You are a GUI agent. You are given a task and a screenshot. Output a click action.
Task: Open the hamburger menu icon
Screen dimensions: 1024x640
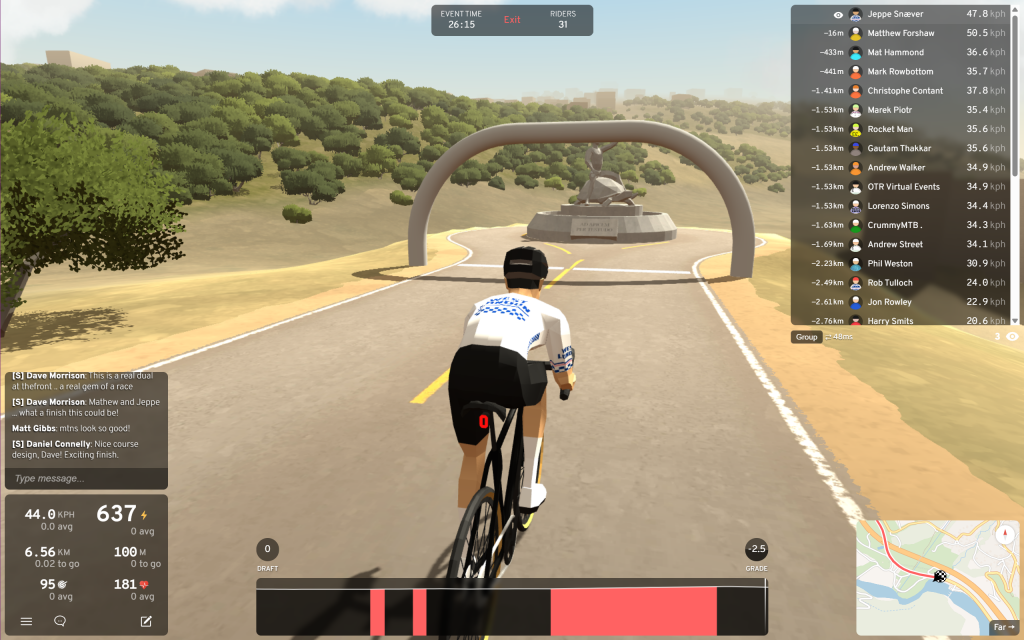[26, 621]
